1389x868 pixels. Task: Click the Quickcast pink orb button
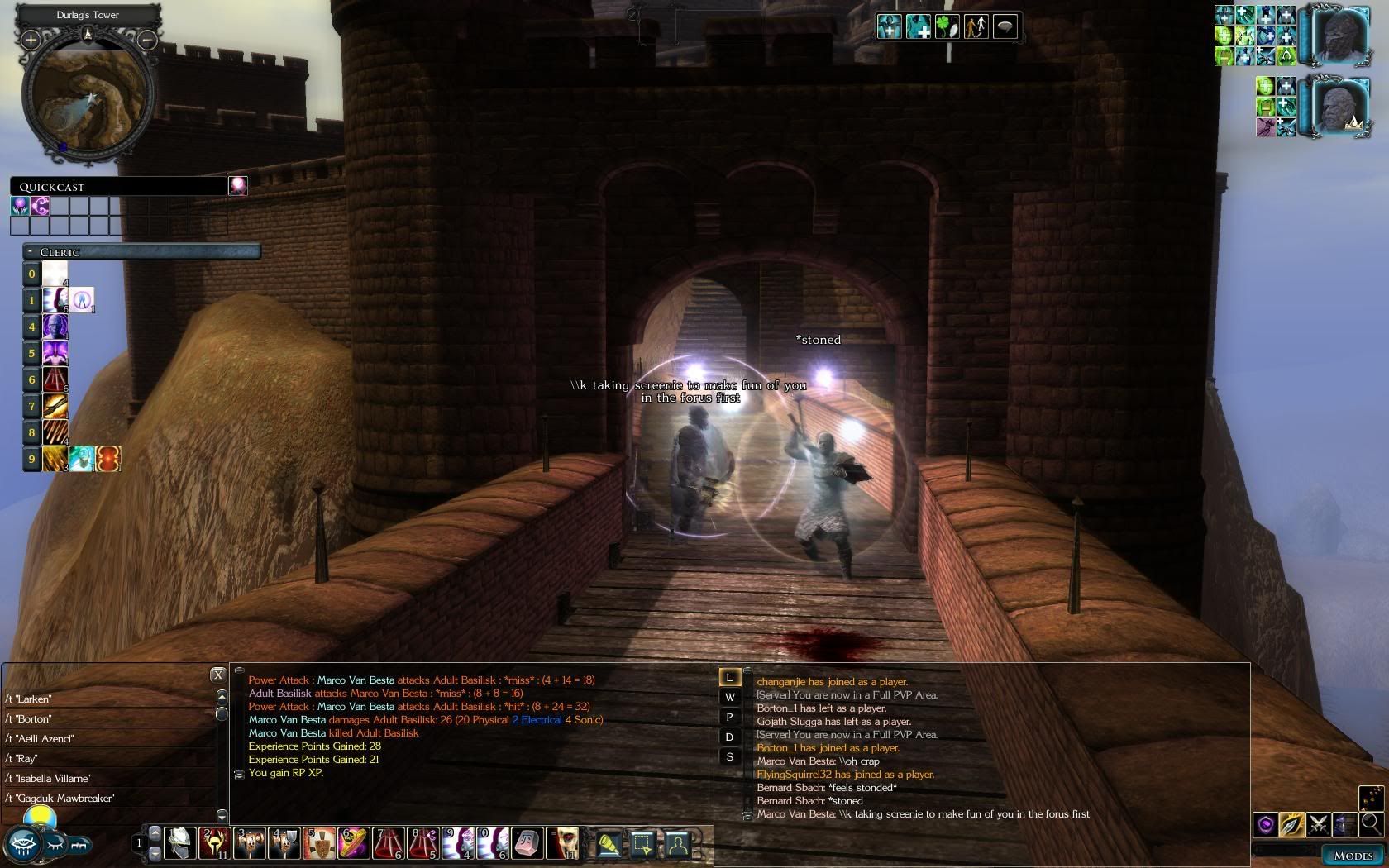[238, 186]
